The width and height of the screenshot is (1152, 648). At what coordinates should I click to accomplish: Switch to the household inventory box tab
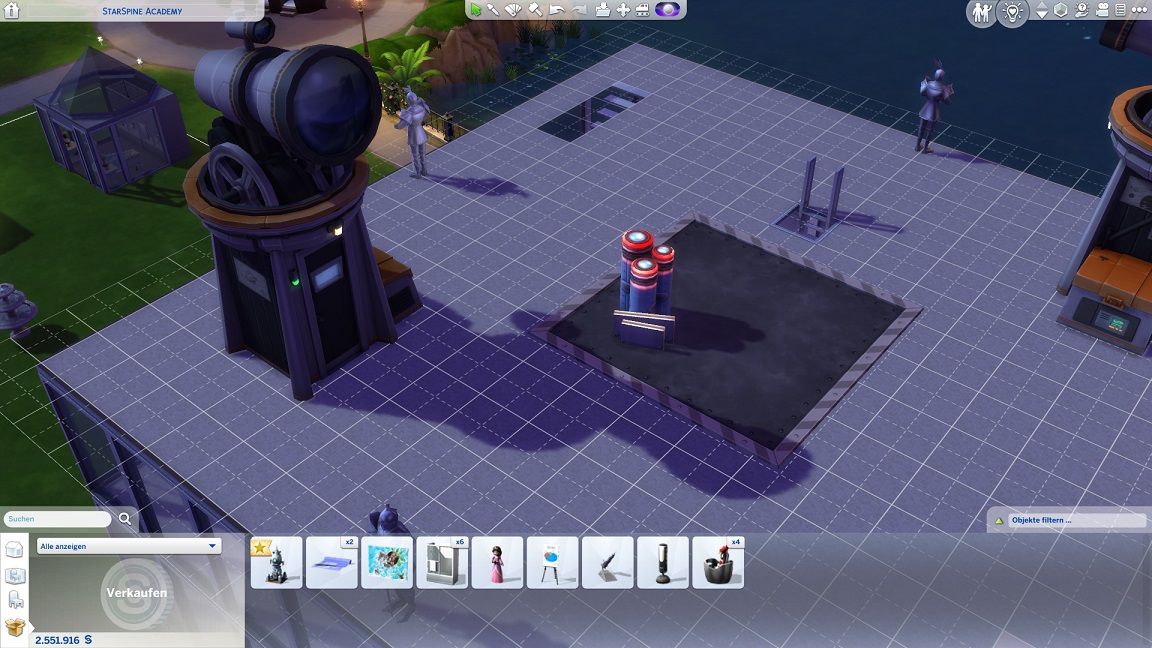point(15,627)
